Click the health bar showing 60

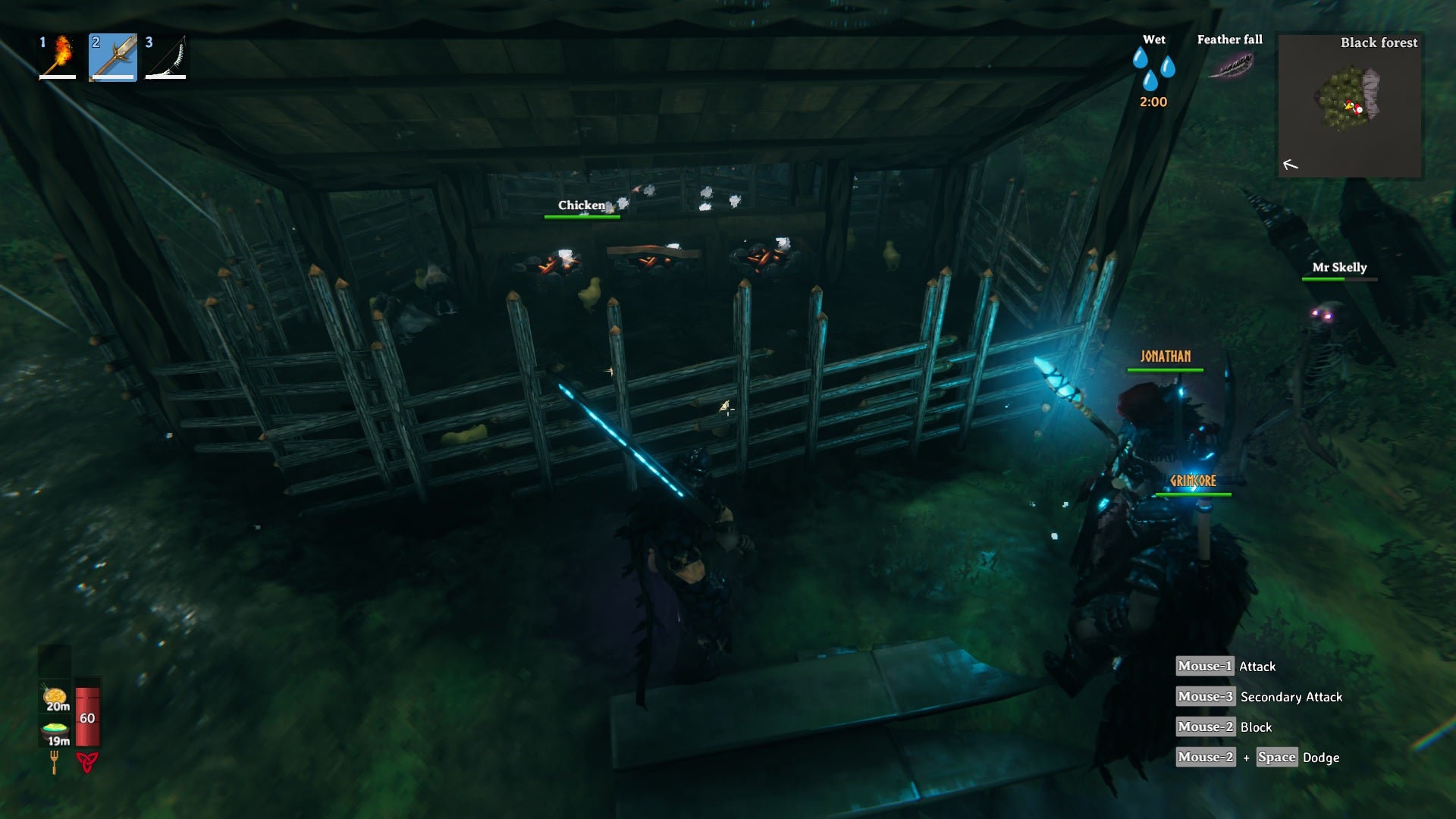point(88,717)
